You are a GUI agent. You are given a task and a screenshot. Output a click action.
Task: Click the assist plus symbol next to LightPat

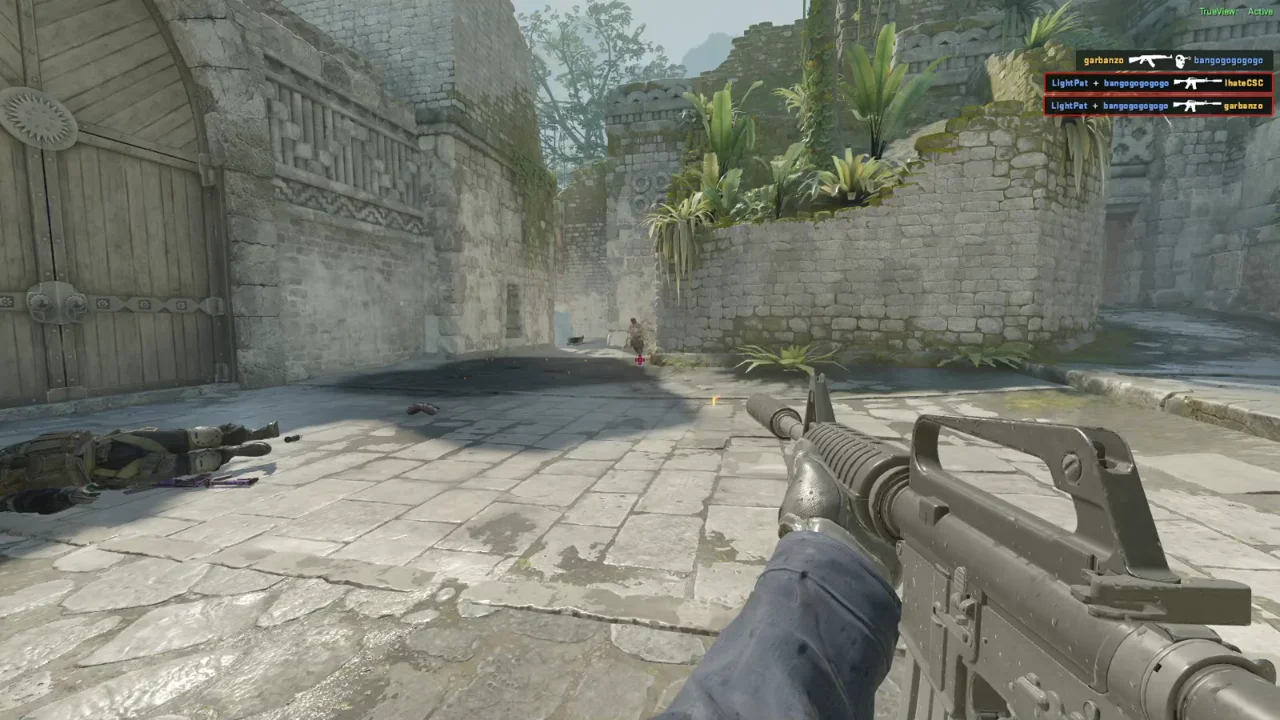point(1095,83)
